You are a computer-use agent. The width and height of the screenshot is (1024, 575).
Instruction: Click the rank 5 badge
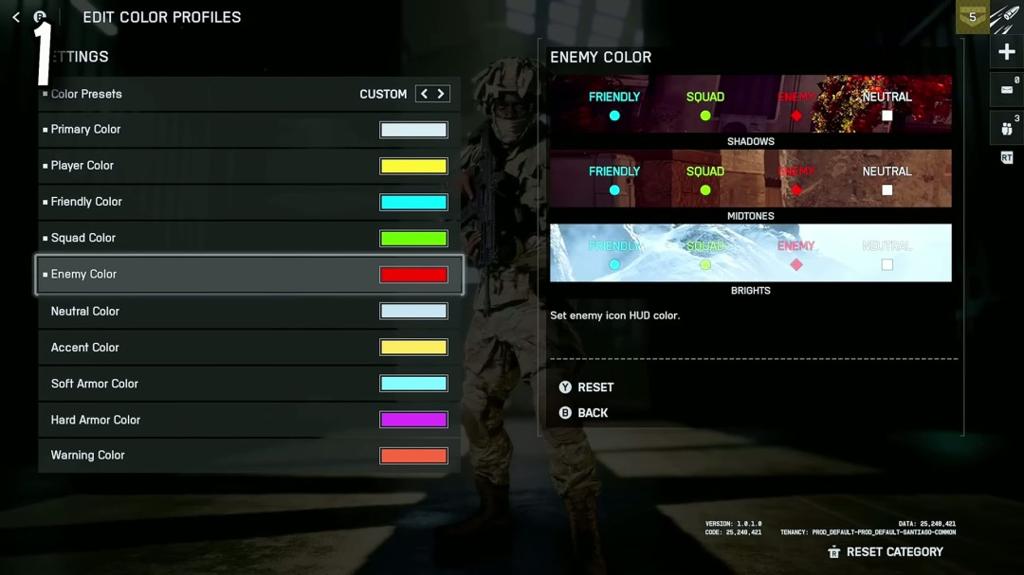[x=972, y=17]
